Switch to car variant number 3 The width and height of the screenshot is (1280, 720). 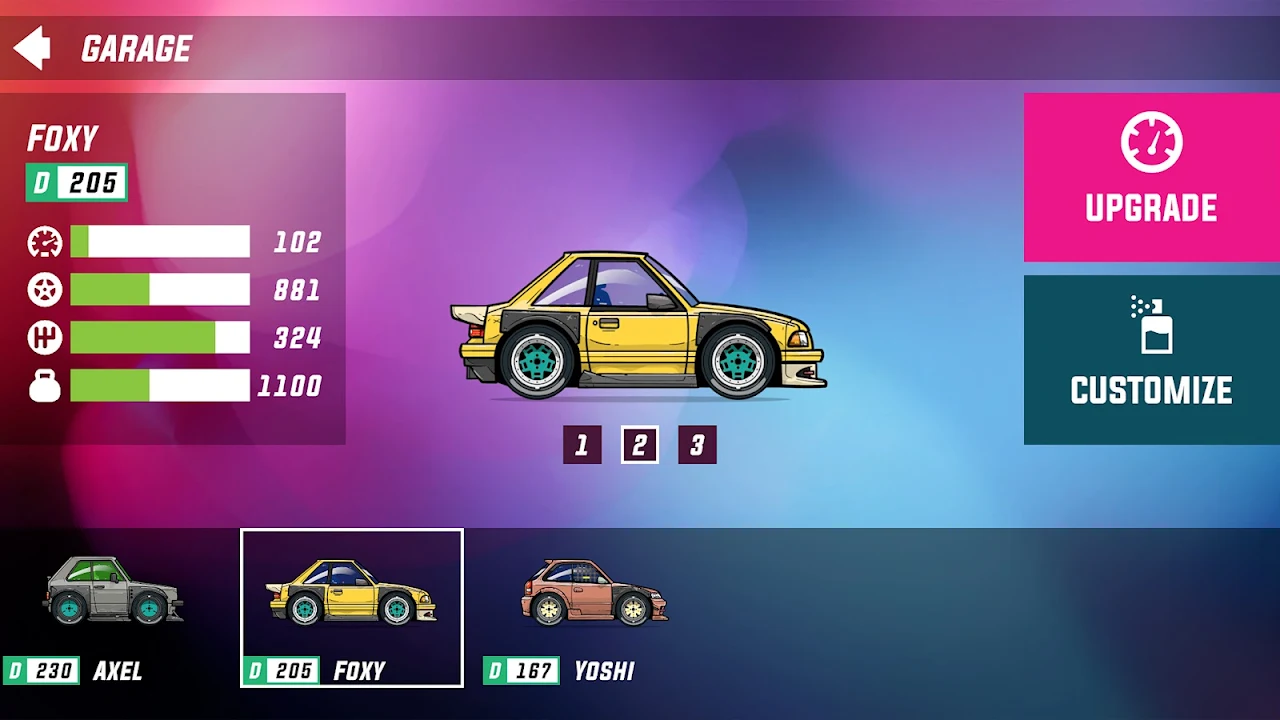[697, 445]
